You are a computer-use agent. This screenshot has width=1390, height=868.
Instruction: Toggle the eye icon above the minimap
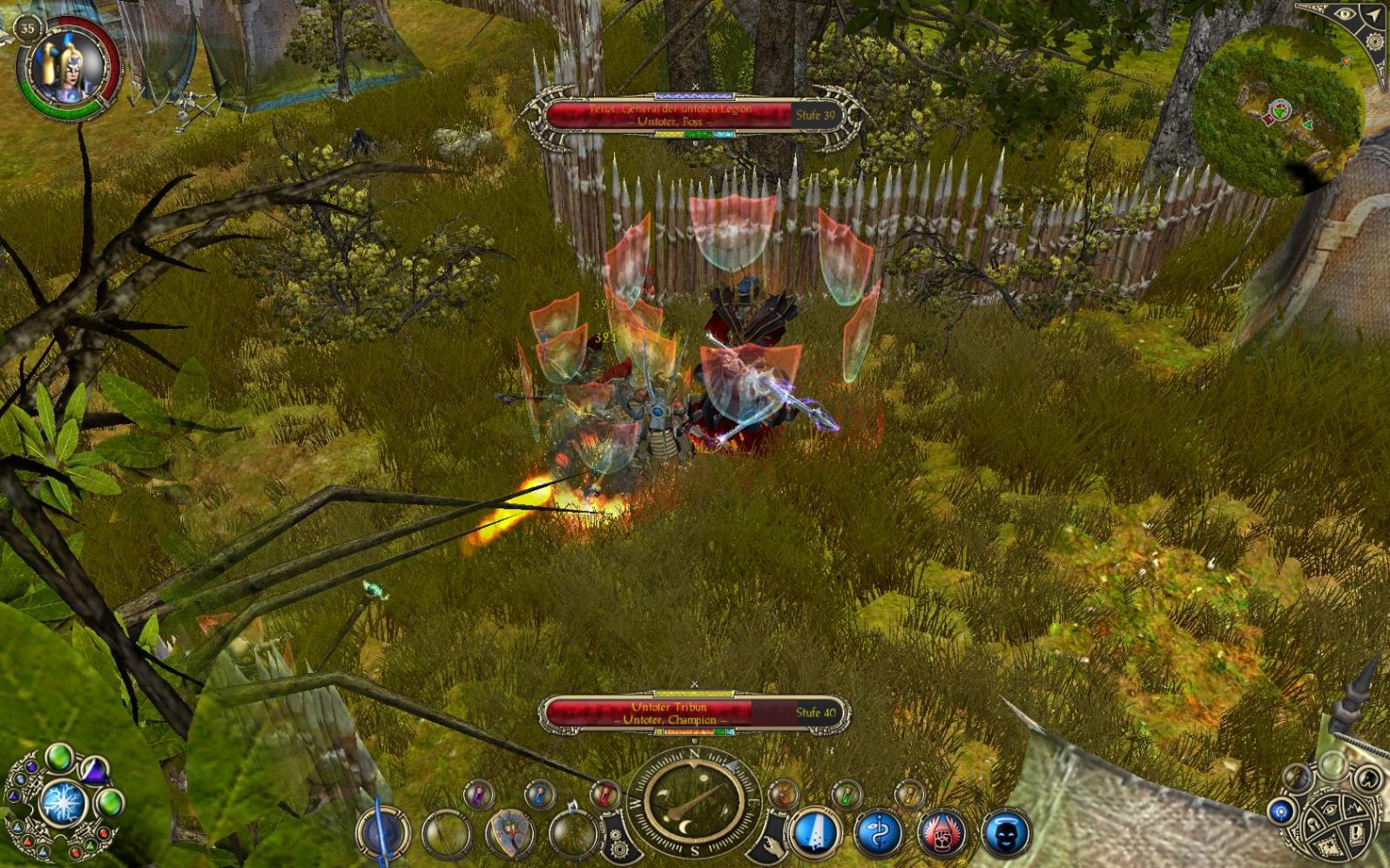(1345, 16)
